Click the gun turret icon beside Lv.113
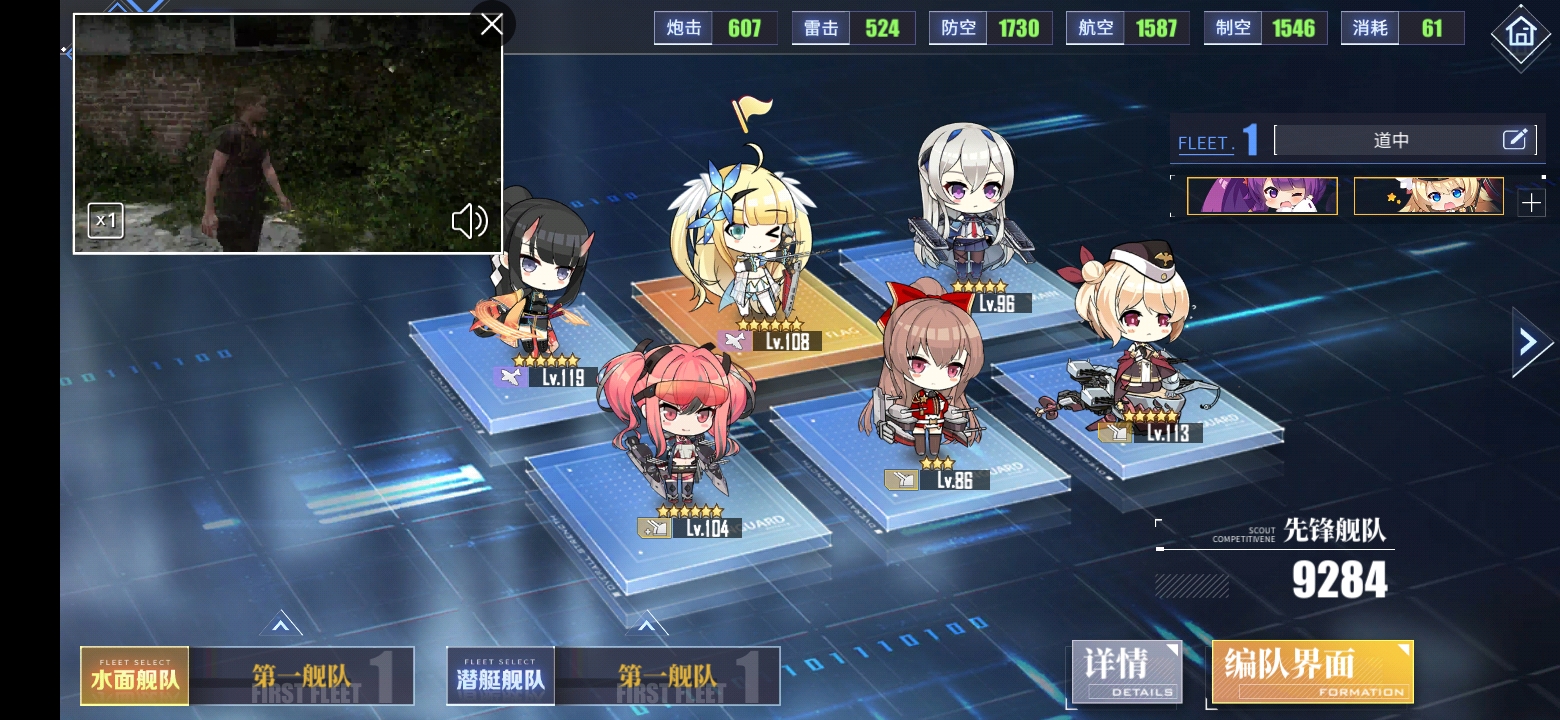 (x=1113, y=433)
